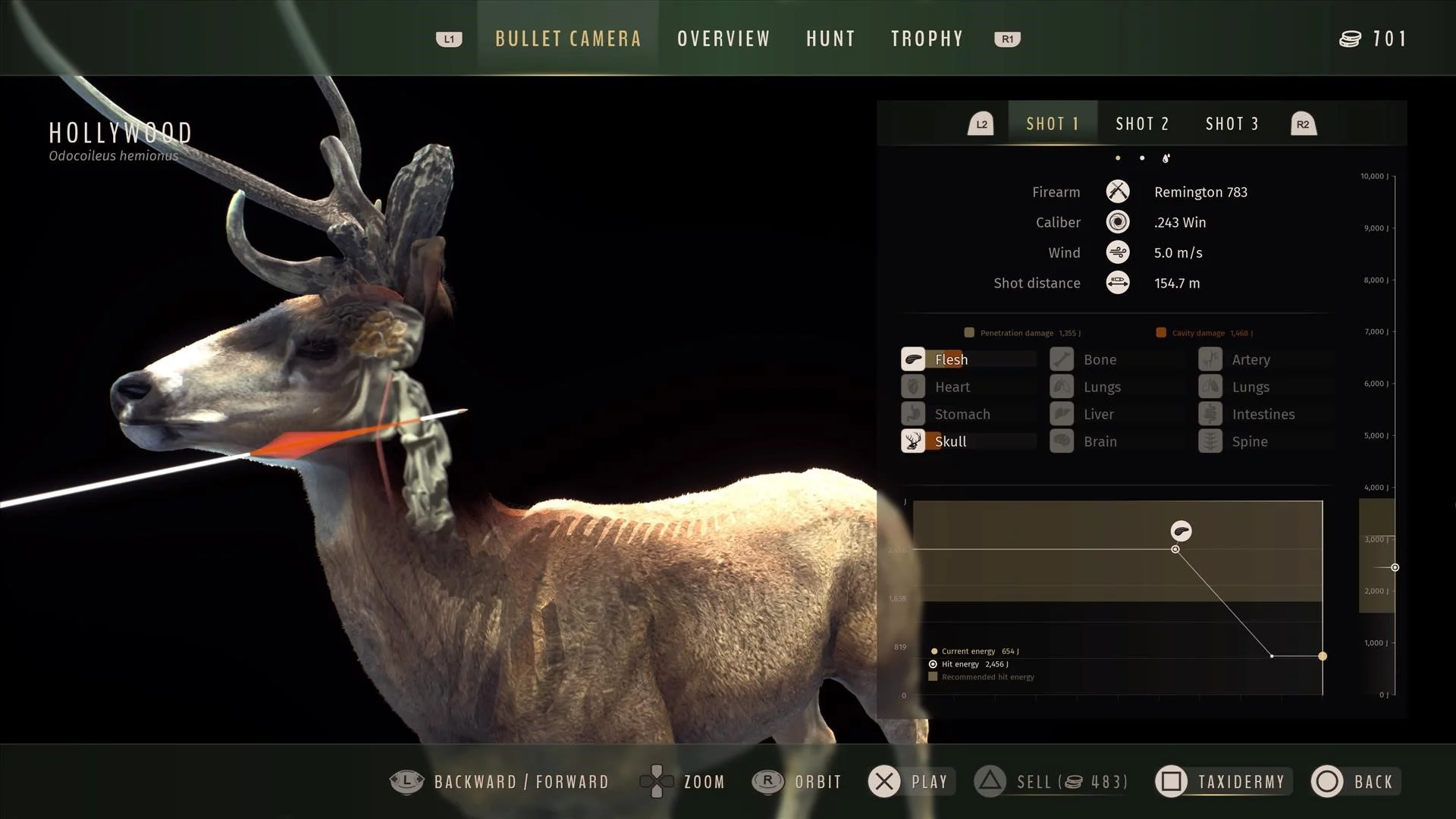
Task: Click the energy marker on the vertical joule scale
Action: coord(1395,566)
